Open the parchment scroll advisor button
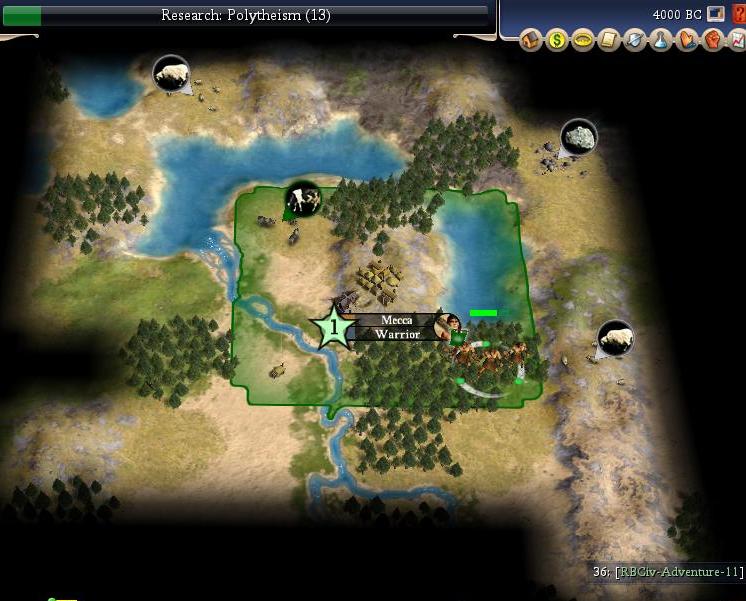The width and height of the screenshot is (746, 601). (609, 41)
